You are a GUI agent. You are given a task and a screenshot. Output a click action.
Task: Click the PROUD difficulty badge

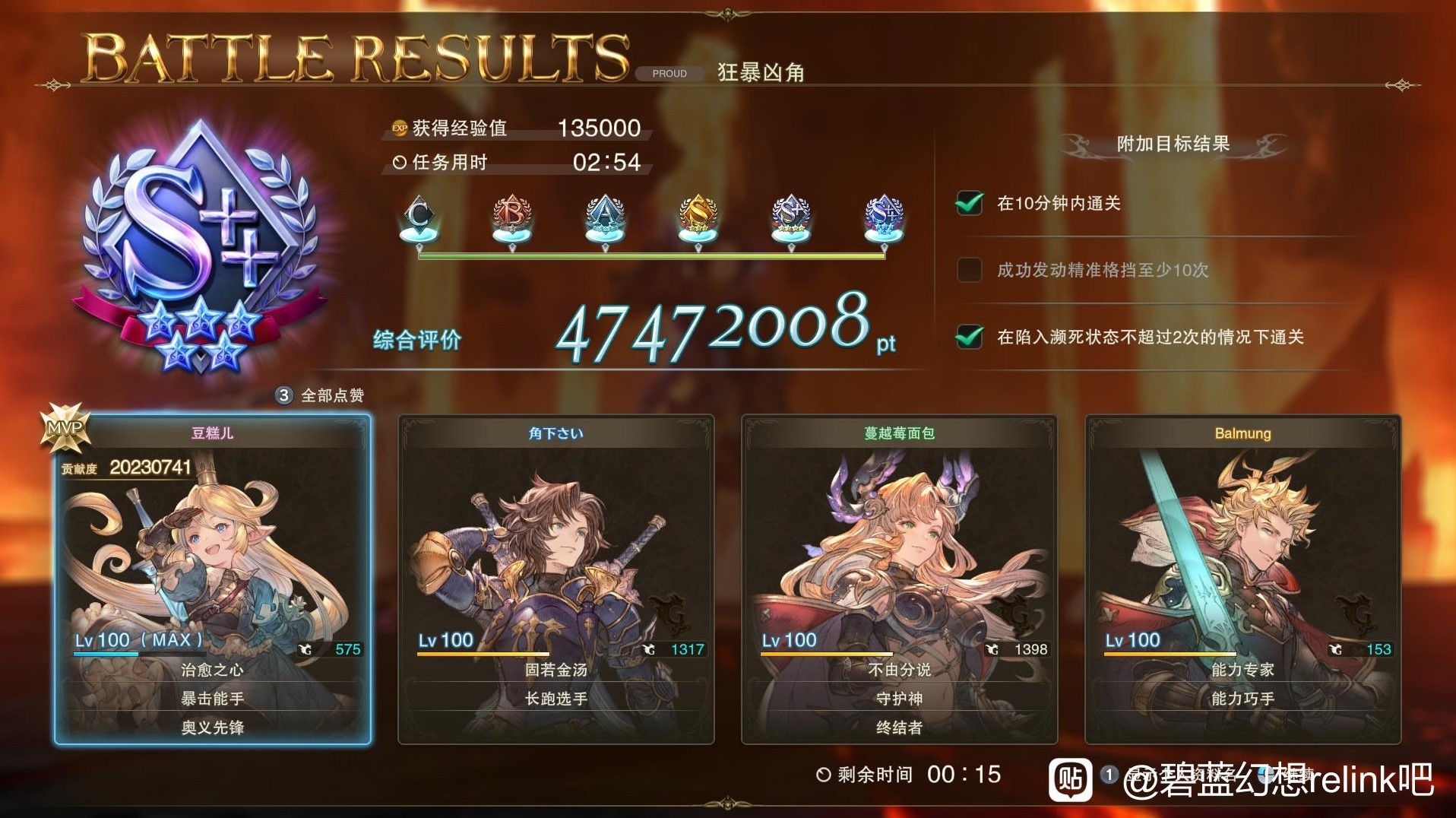point(667,73)
